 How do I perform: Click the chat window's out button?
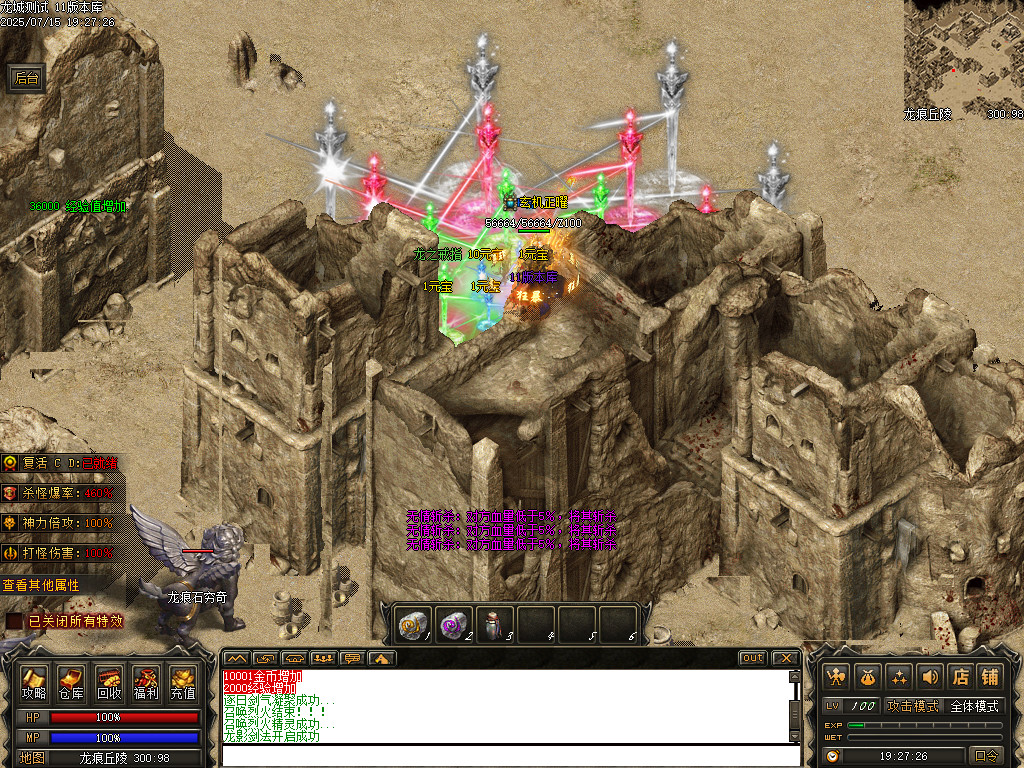753,658
